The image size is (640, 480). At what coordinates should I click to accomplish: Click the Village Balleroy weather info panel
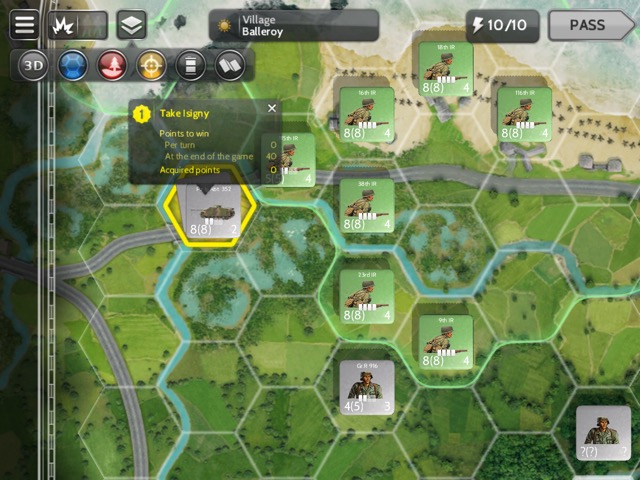293,25
